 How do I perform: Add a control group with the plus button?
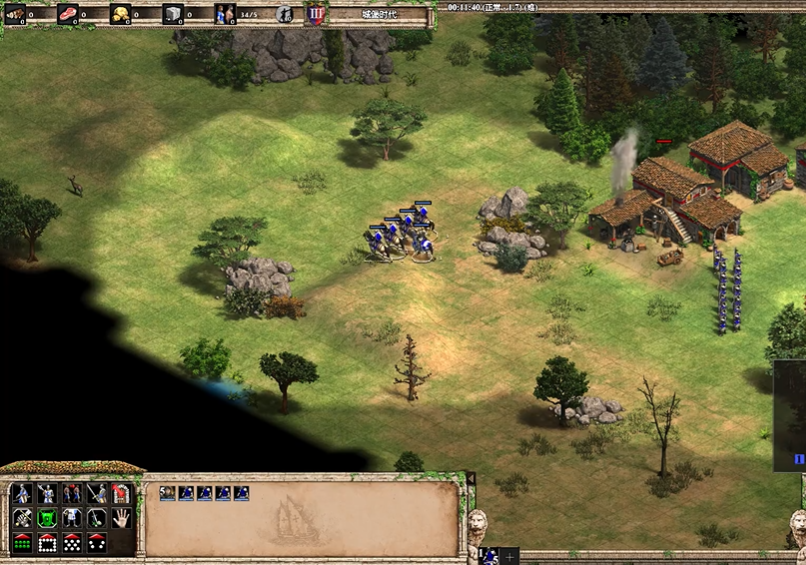[510, 556]
